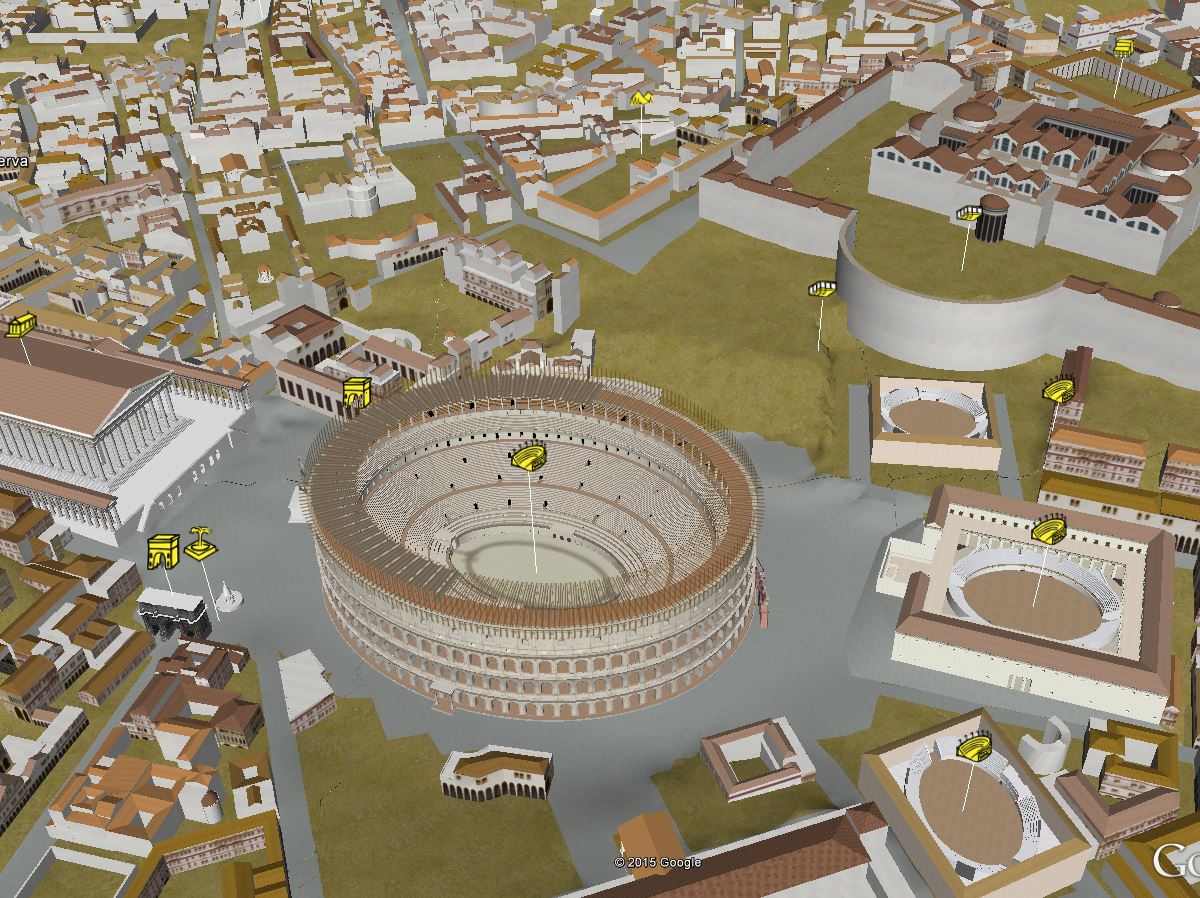The width and height of the screenshot is (1200, 898).
Task: Click the placemark beside the dark cylindrical tower
Action: click(x=968, y=213)
